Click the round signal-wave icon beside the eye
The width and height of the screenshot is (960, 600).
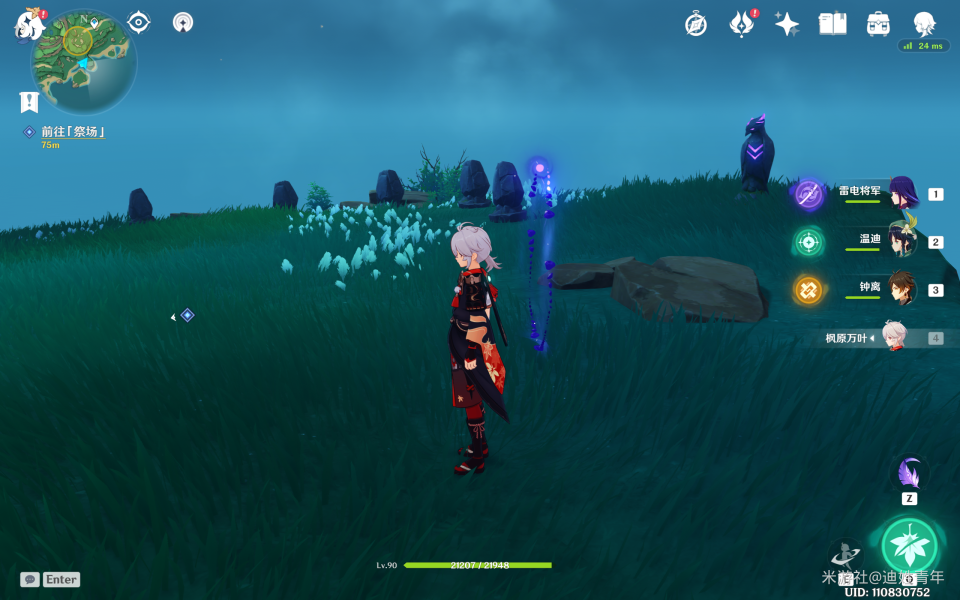[x=183, y=22]
